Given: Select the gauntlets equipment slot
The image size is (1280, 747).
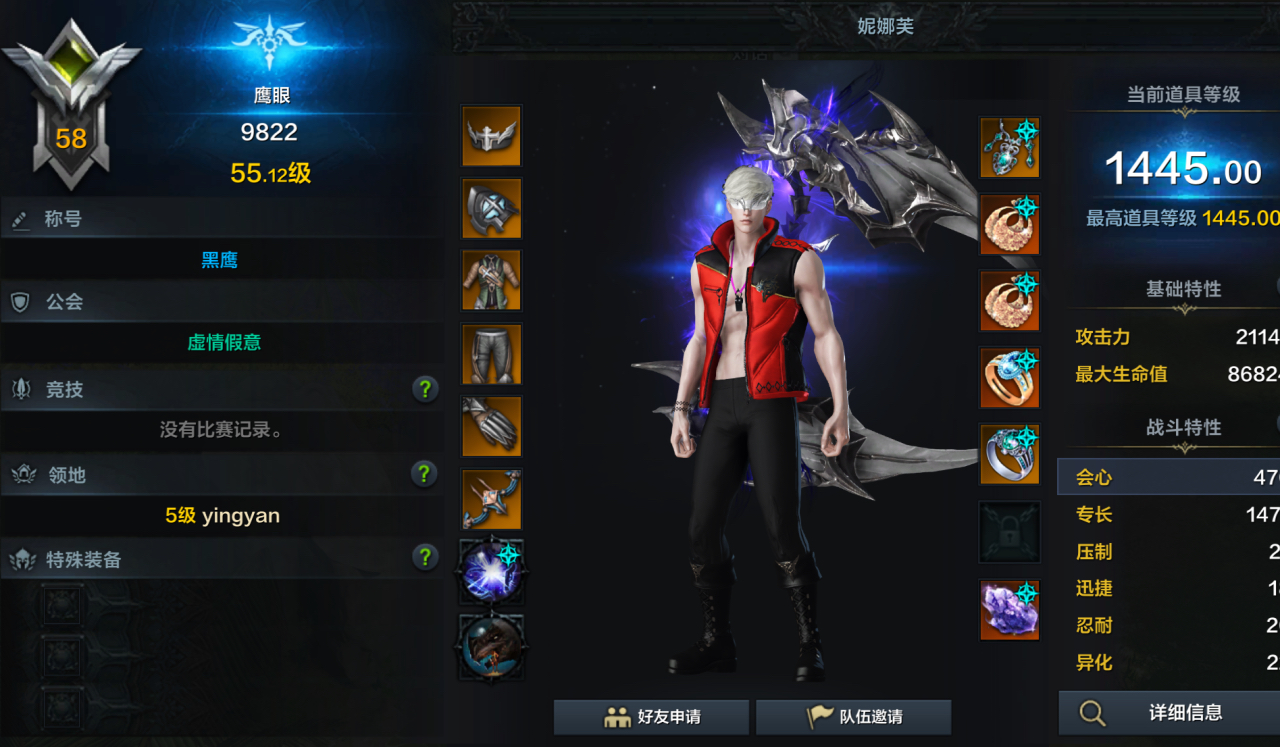Looking at the screenshot, I should [x=491, y=426].
